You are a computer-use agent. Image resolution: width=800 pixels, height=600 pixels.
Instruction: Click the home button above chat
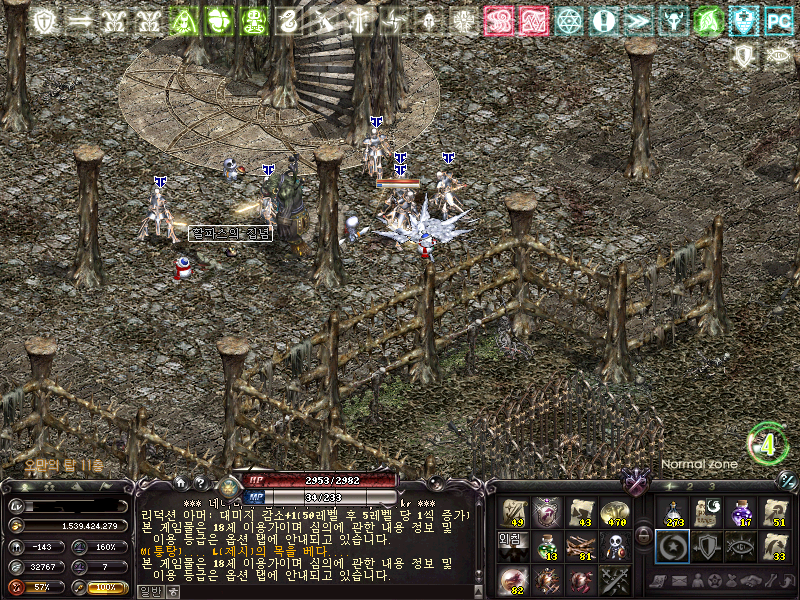(180, 482)
